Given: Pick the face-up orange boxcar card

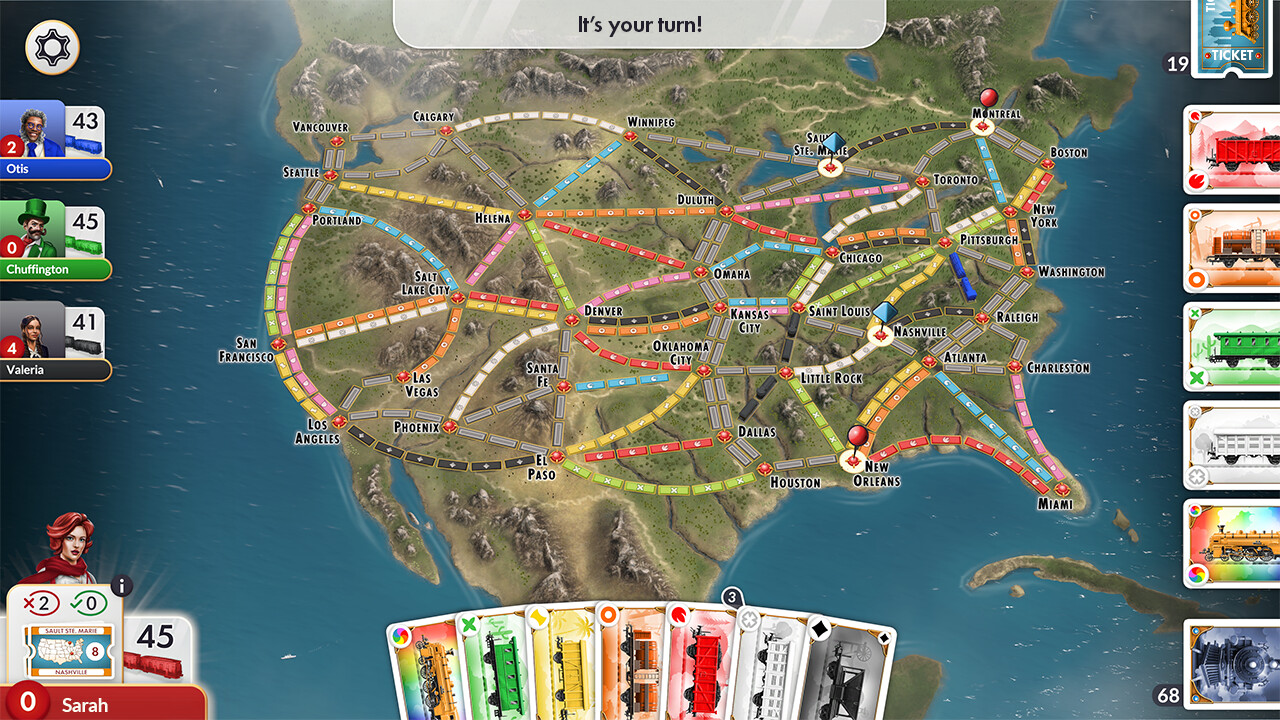Looking at the screenshot, I should pyautogui.click(x=1230, y=249).
